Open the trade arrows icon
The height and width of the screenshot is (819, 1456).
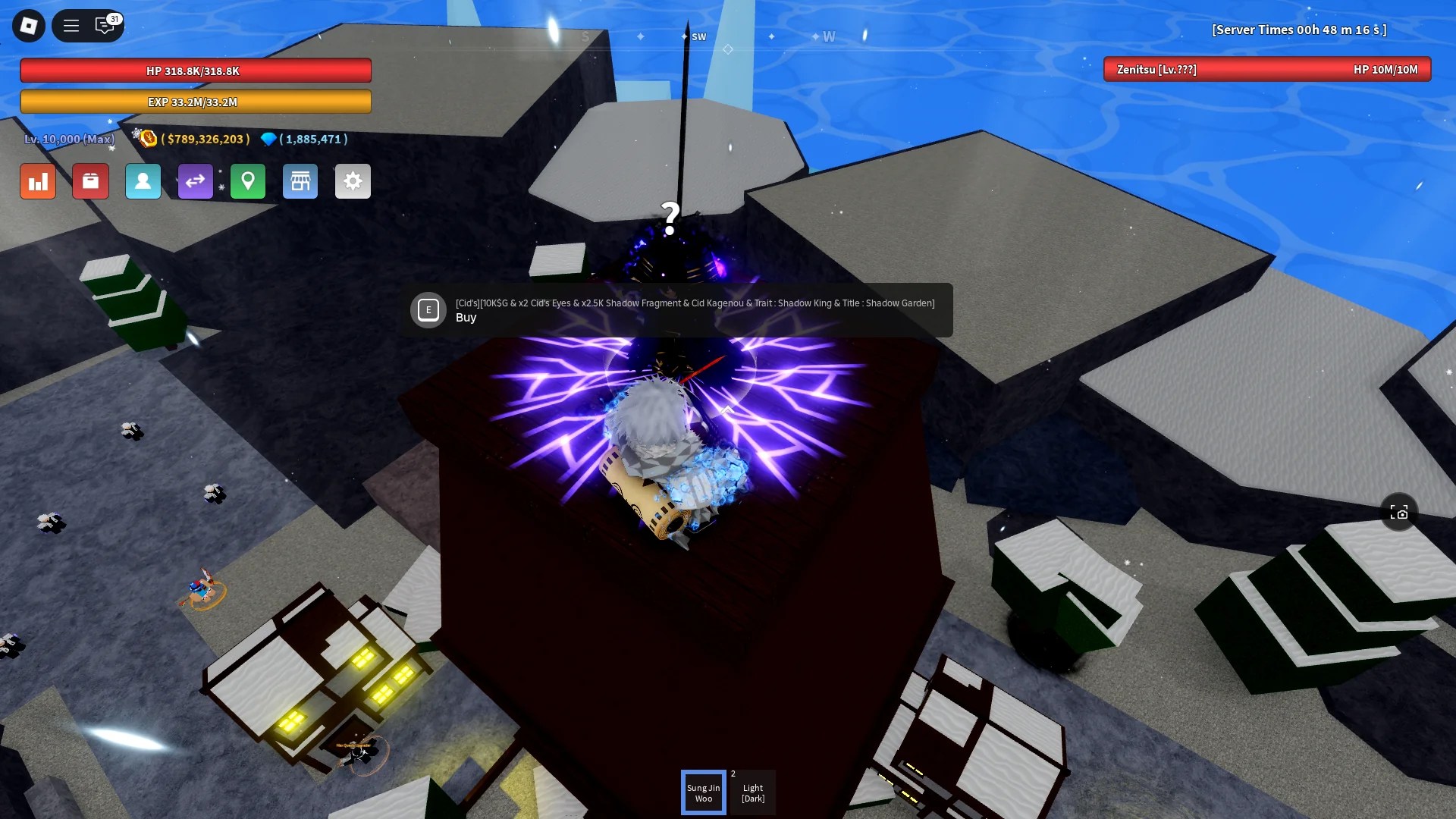(x=196, y=181)
